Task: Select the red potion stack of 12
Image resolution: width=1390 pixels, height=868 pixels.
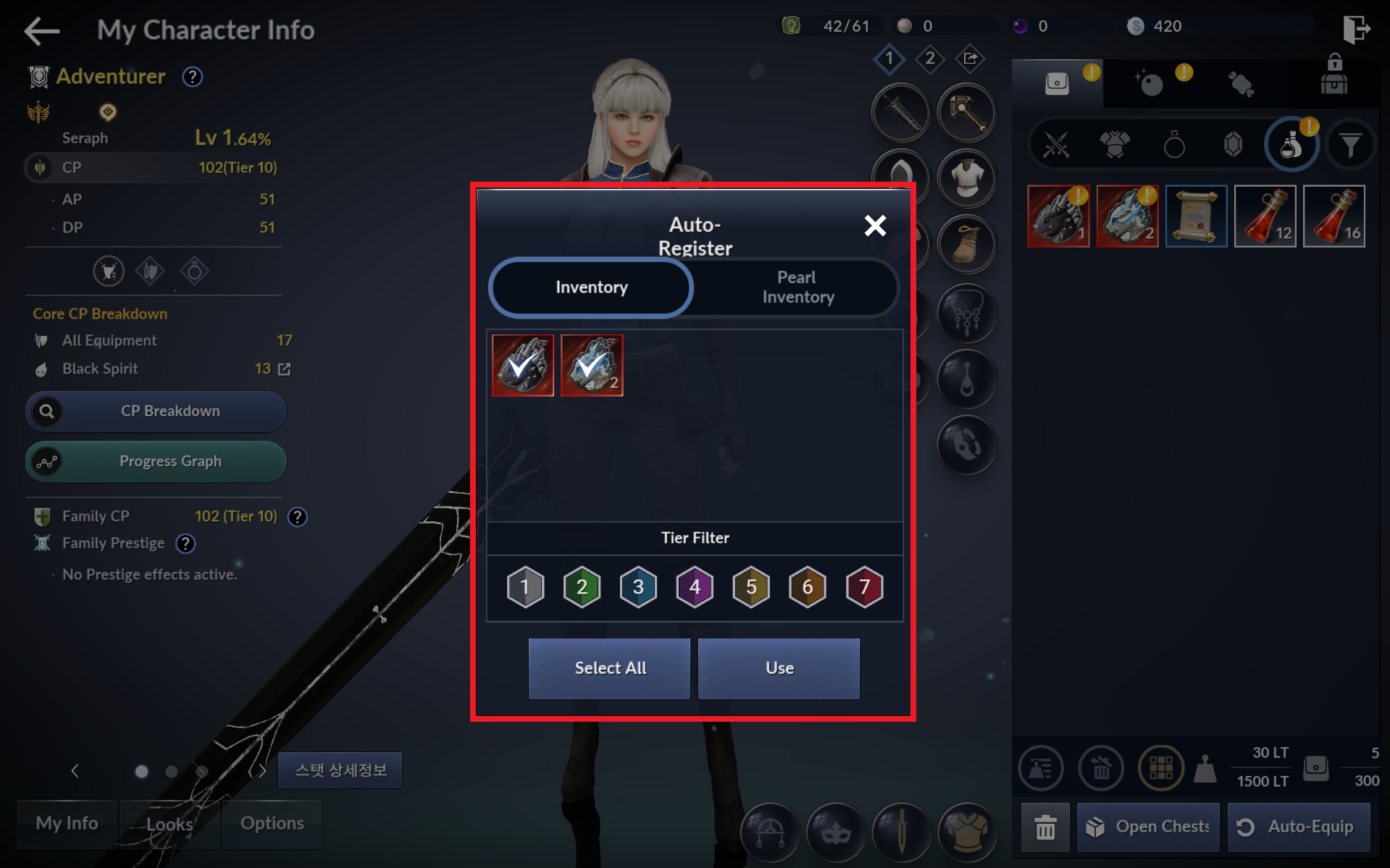Action: [1265, 216]
